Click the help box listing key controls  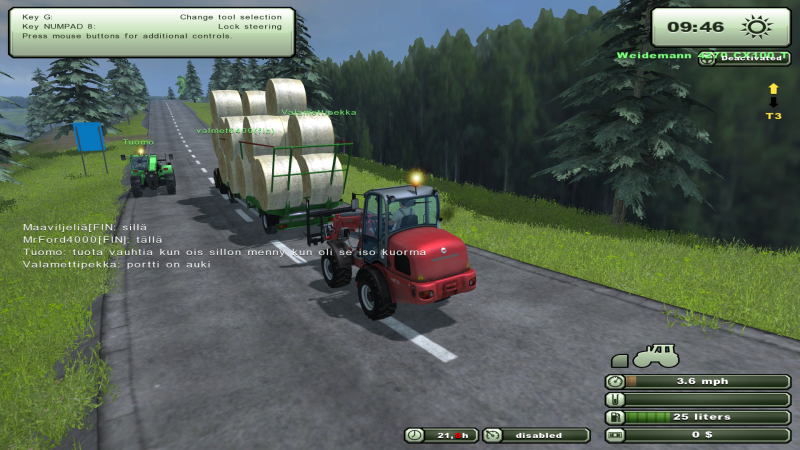tap(151, 31)
